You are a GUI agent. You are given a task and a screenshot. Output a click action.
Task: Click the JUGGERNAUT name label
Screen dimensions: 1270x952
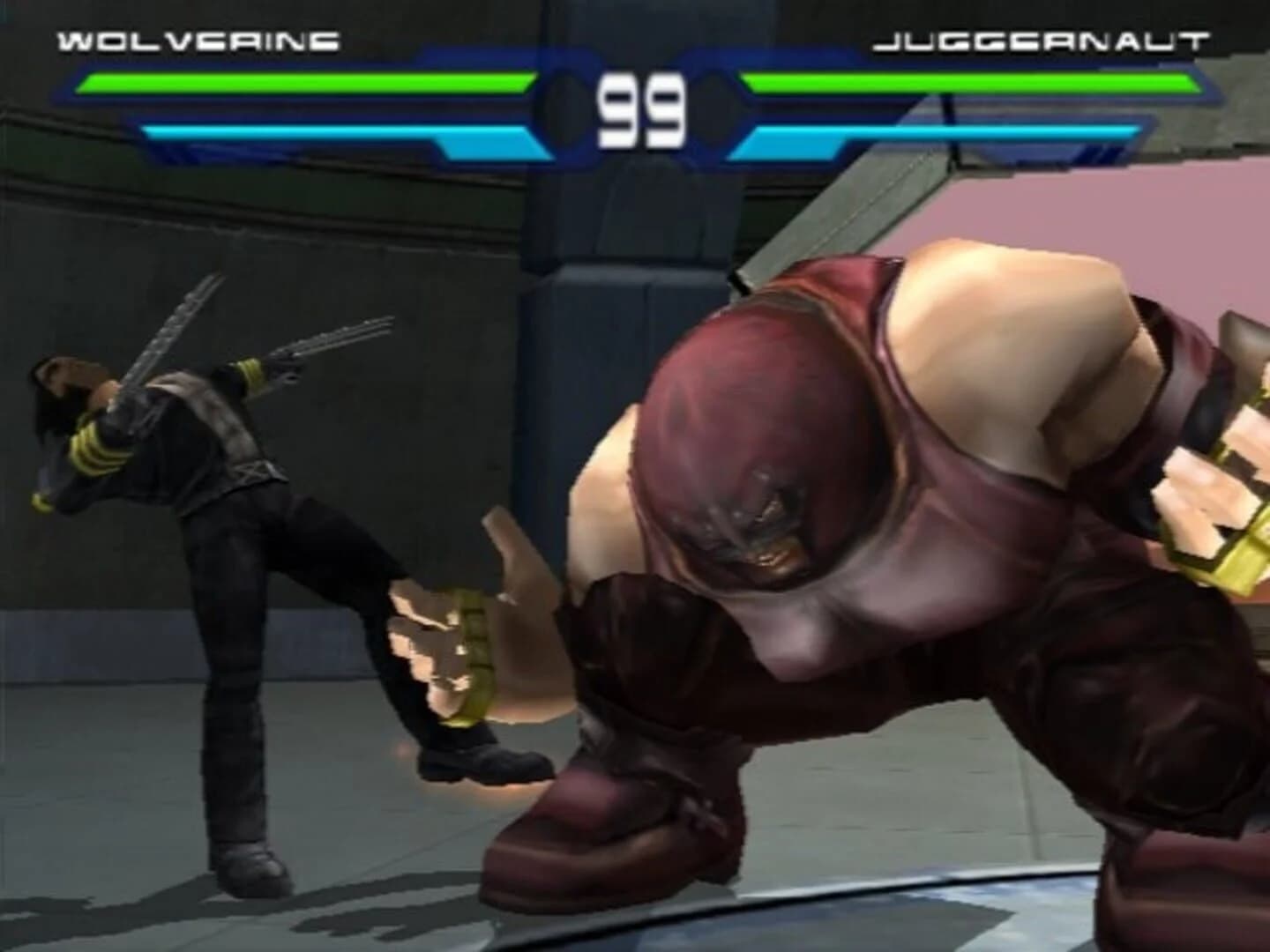(x=1042, y=39)
